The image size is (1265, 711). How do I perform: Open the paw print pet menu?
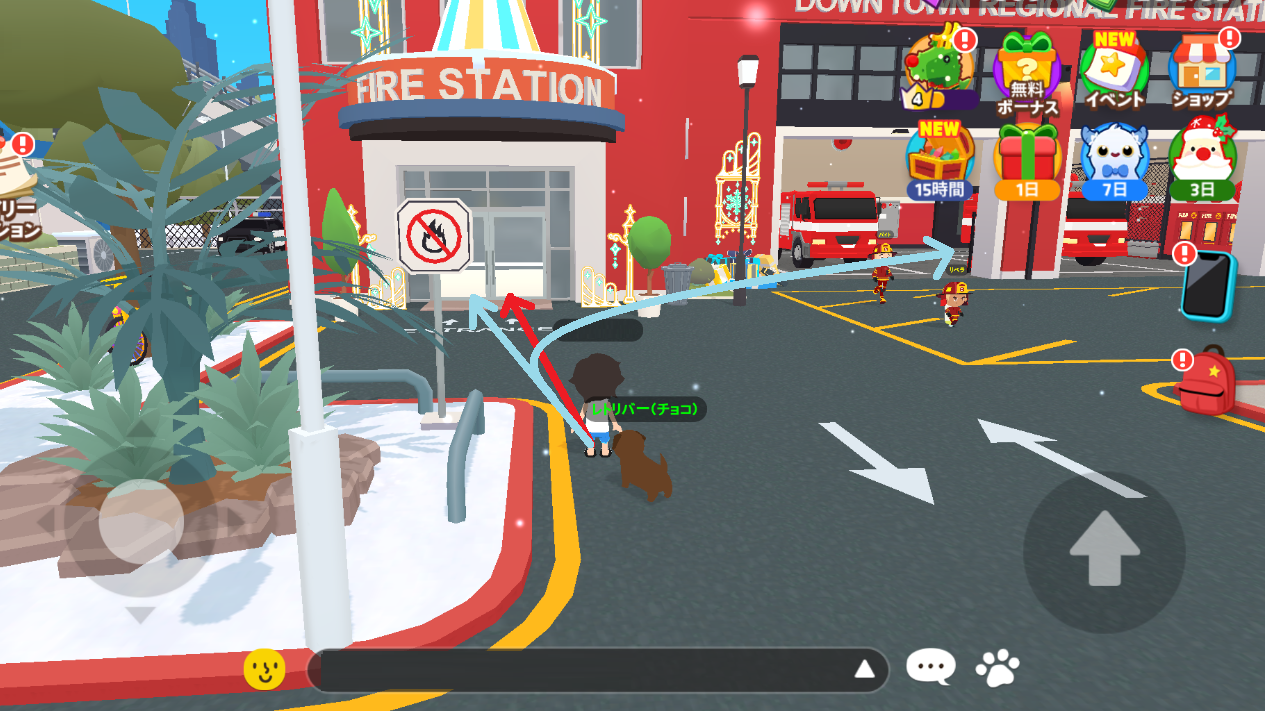coord(998,668)
